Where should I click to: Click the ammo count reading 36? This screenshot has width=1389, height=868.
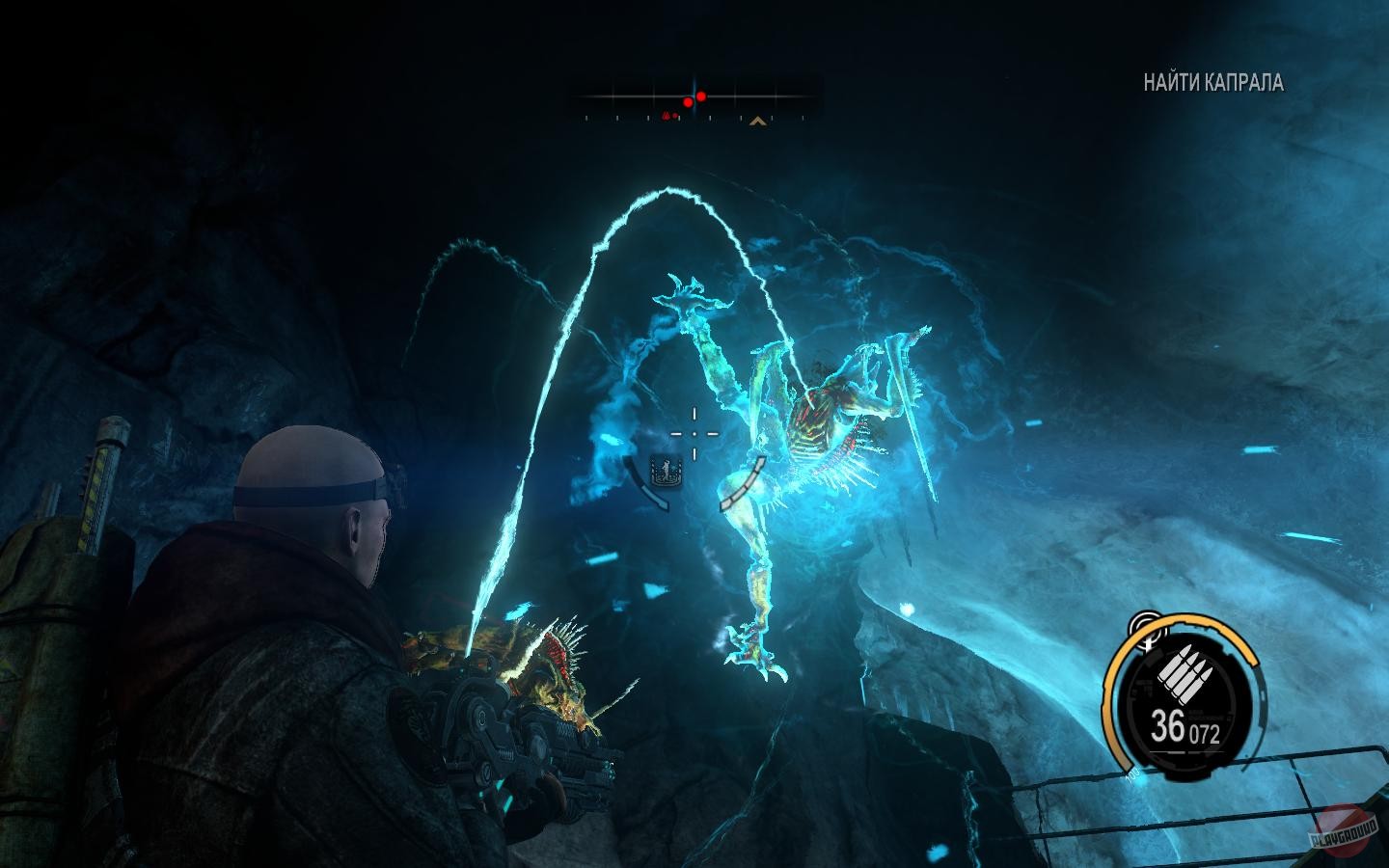(1170, 722)
